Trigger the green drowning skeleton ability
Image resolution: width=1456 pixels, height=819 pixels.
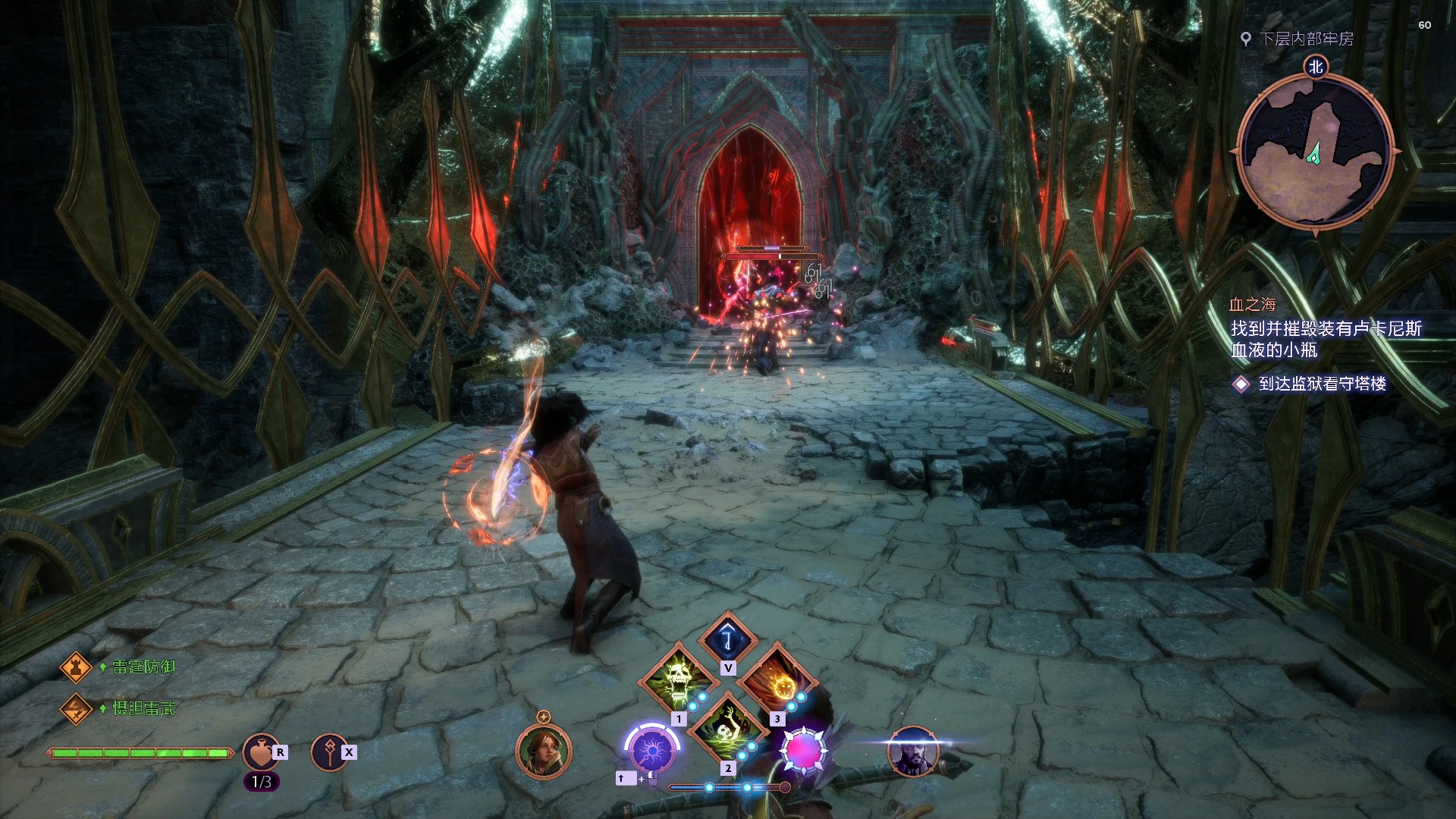(727, 729)
